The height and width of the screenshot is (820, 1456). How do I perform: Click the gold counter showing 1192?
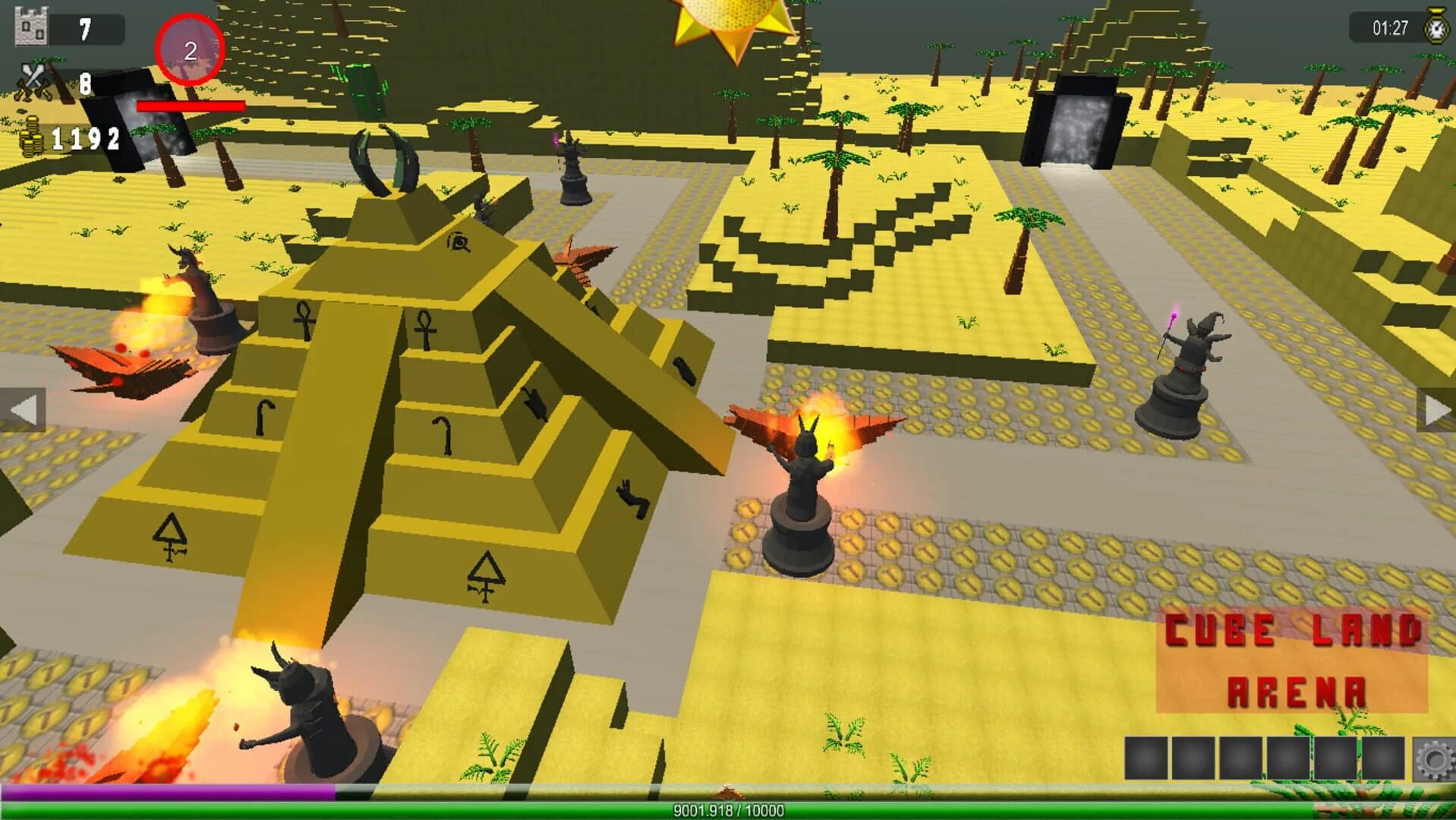click(86, 139)
